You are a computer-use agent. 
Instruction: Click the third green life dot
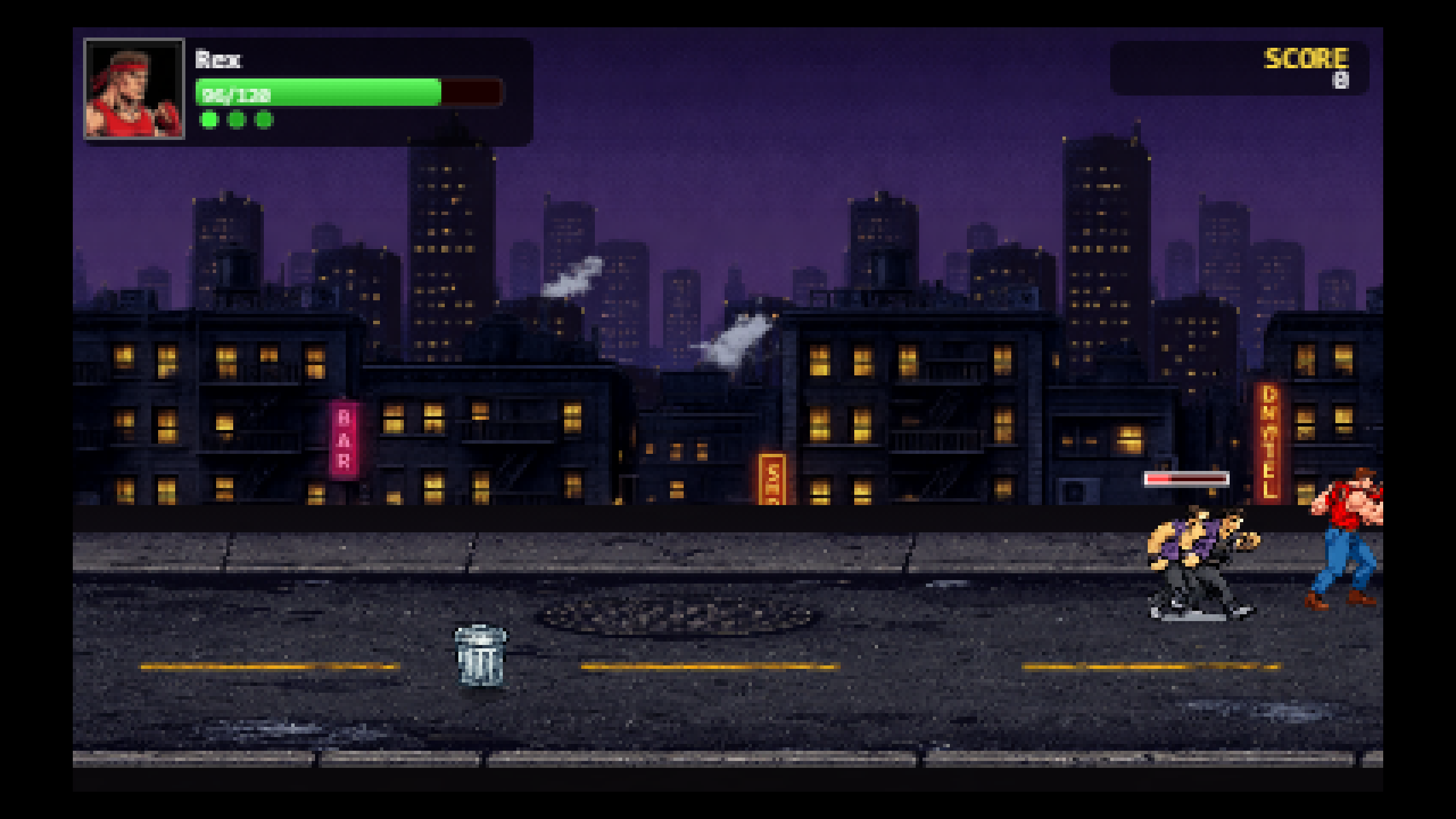(x=263, y=121)
